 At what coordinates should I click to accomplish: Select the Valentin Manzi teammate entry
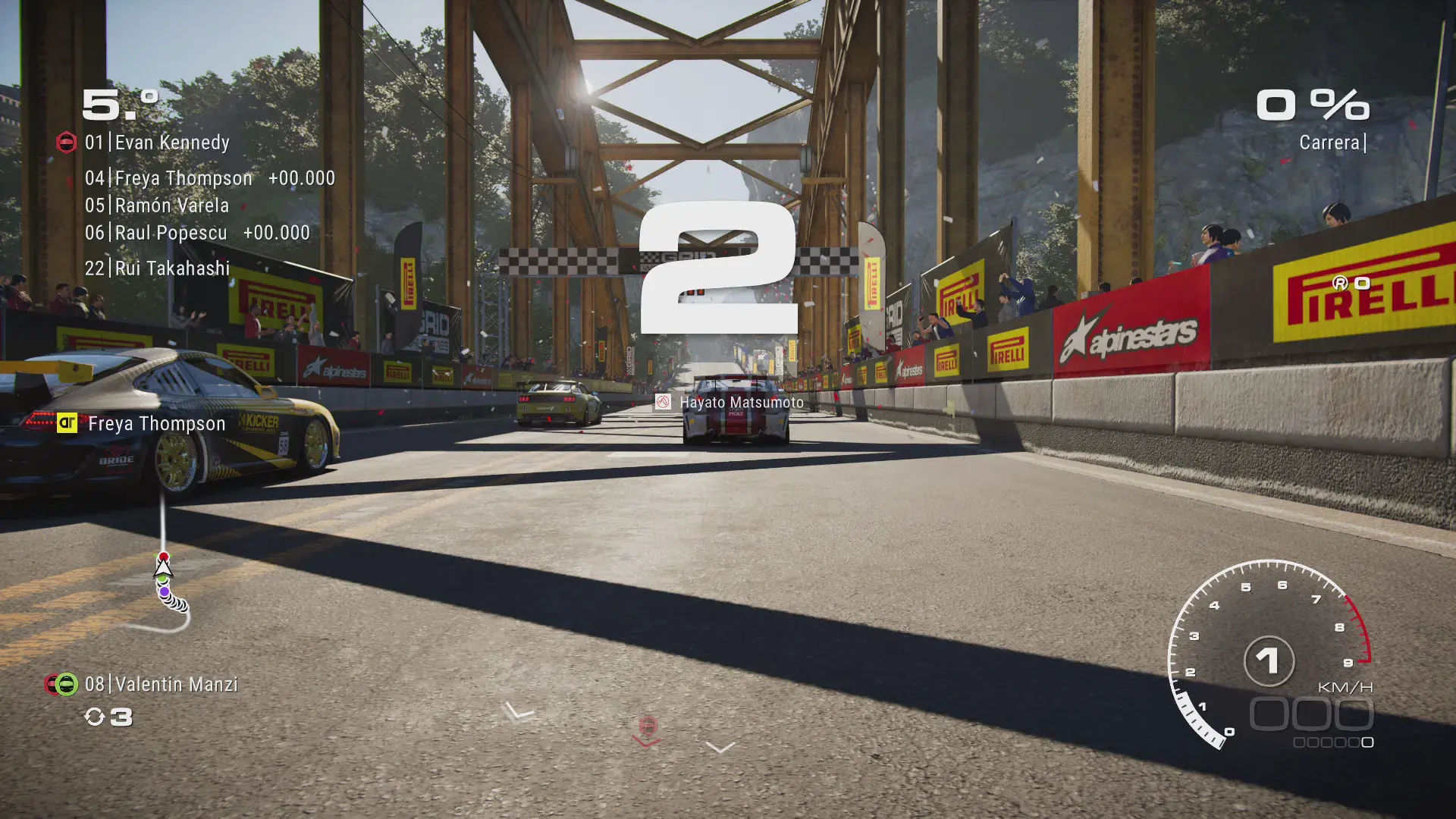point(162,685)
